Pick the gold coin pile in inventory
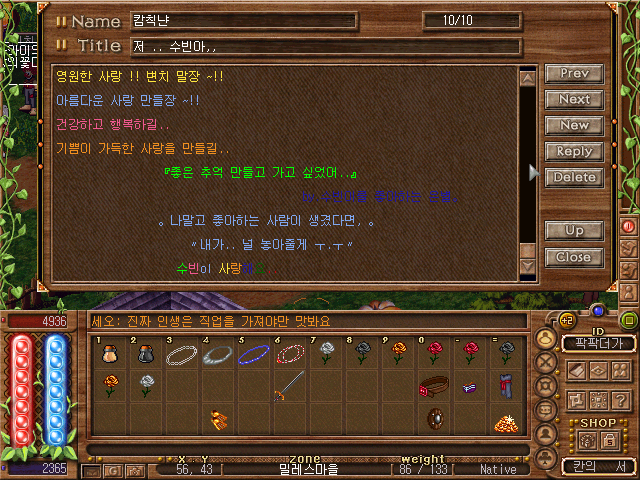Image resolution: width=640 pixels, height=480 pixels. [x=504, y=422]
